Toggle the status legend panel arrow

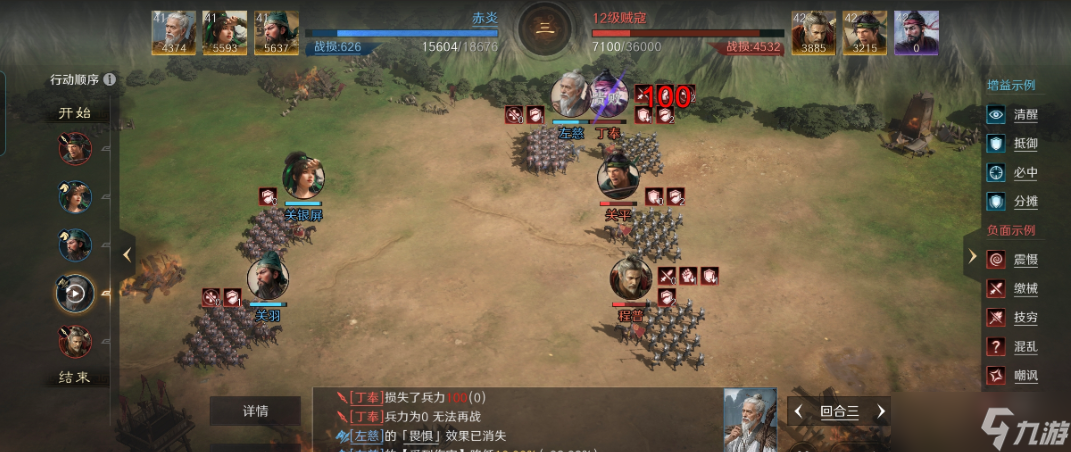[972, 256]
